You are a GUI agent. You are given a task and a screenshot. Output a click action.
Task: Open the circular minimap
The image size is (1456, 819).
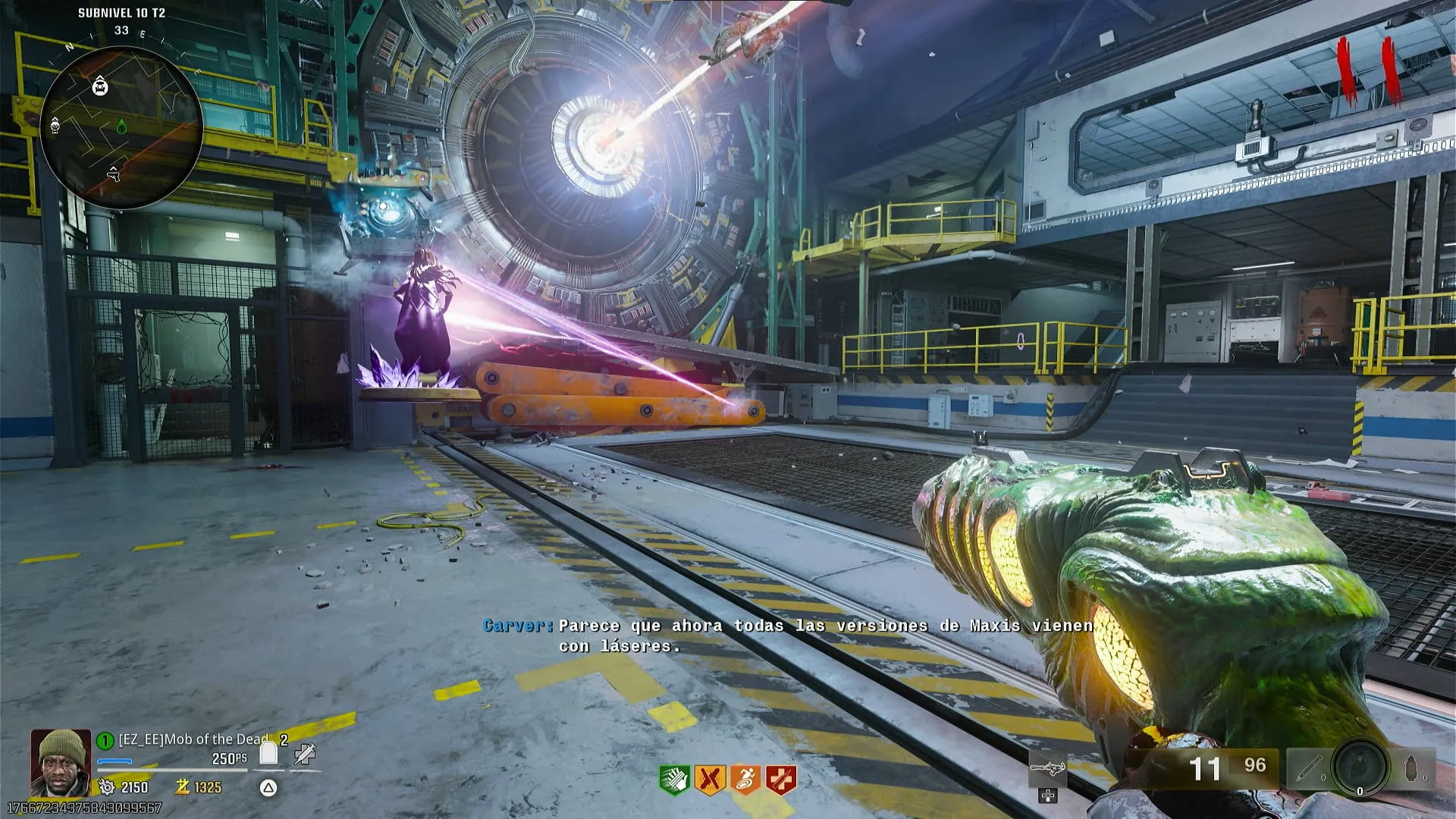[x=121, y=127]
